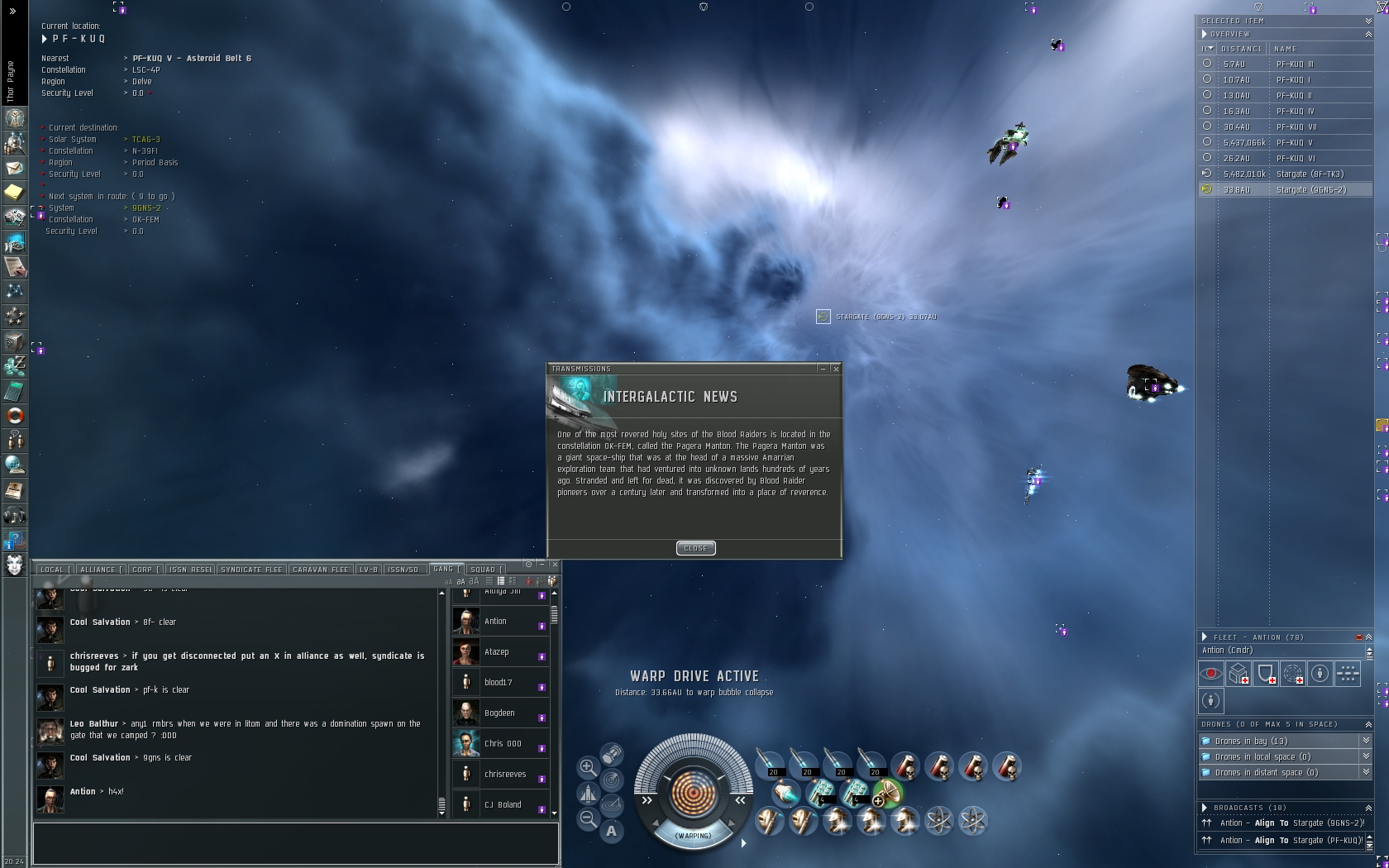Click the fleet broadcast red eye icon
1389x868 pixels.
pyautogui.click(x=1211, y=674)
